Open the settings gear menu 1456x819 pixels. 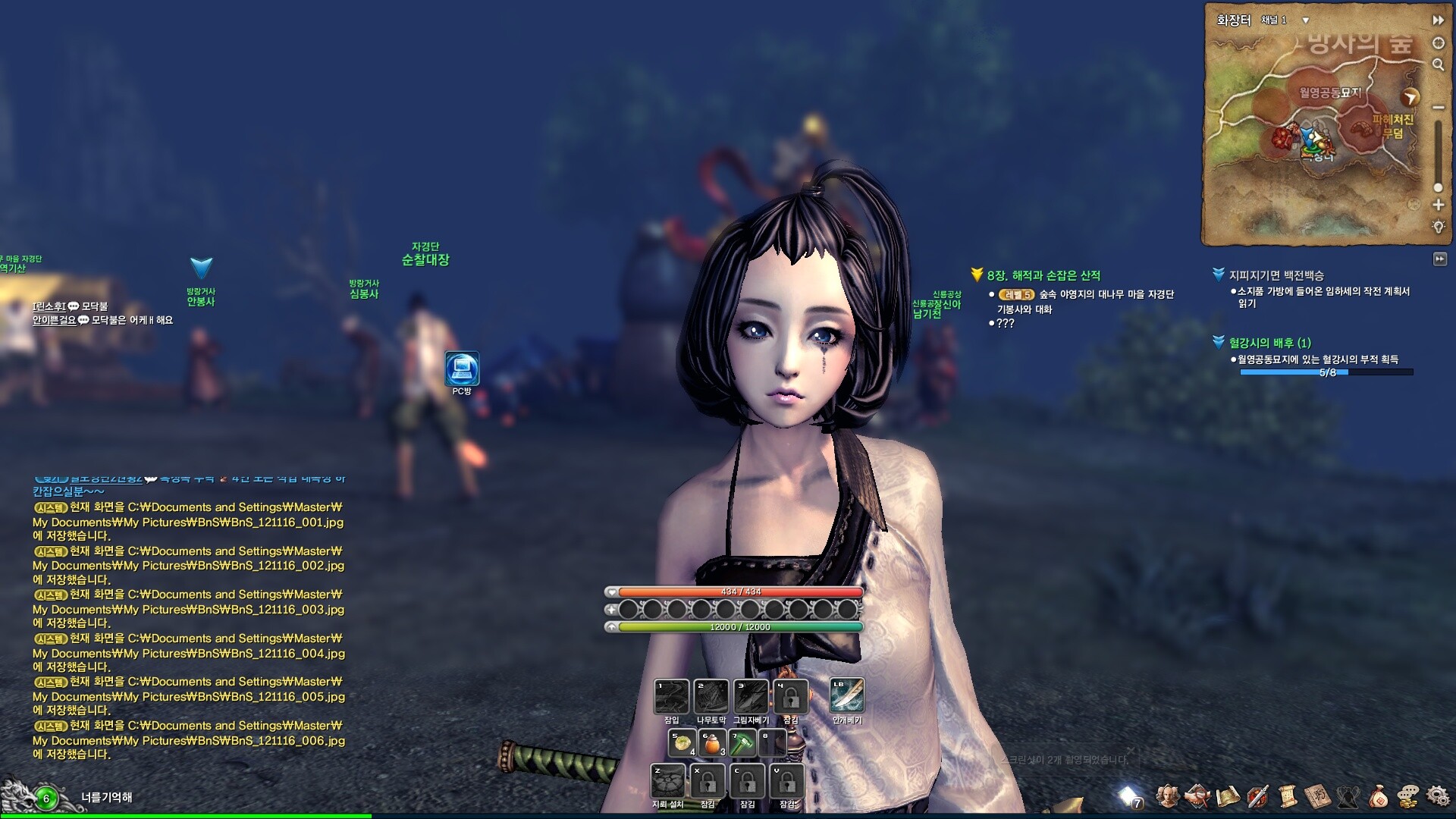[x=1437, y=796]
